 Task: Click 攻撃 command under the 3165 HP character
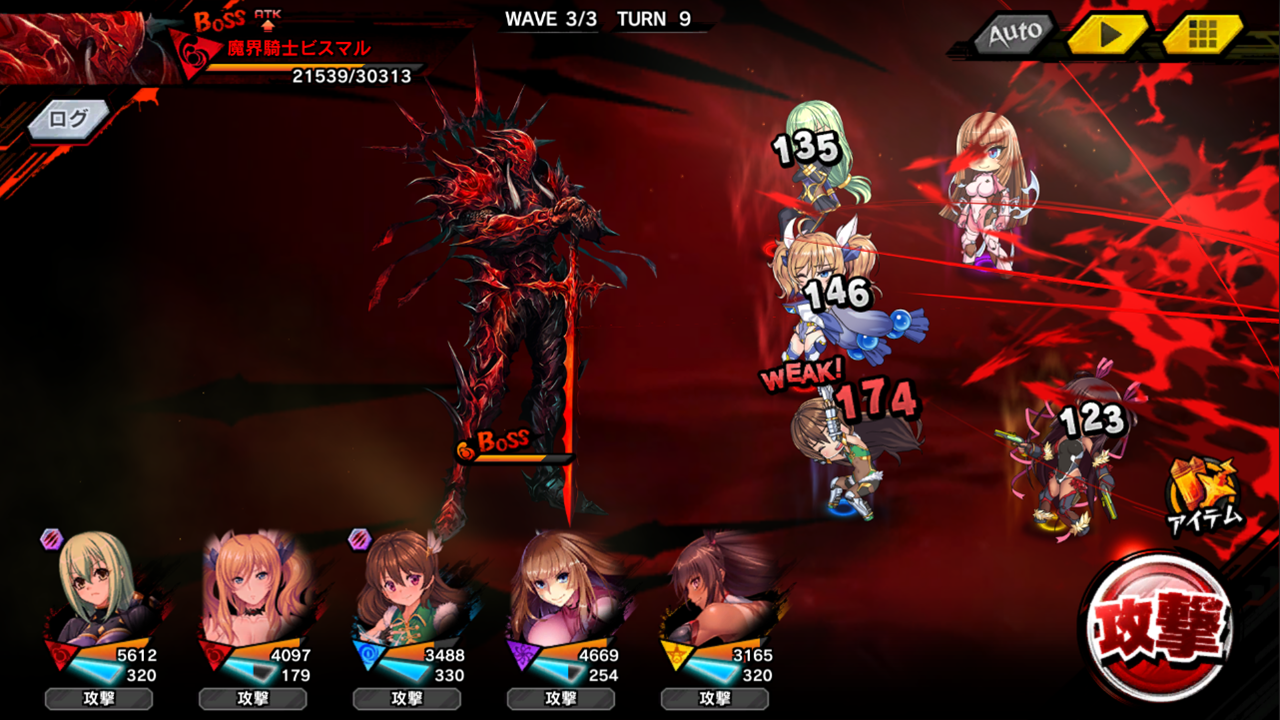tap(714, 698)
